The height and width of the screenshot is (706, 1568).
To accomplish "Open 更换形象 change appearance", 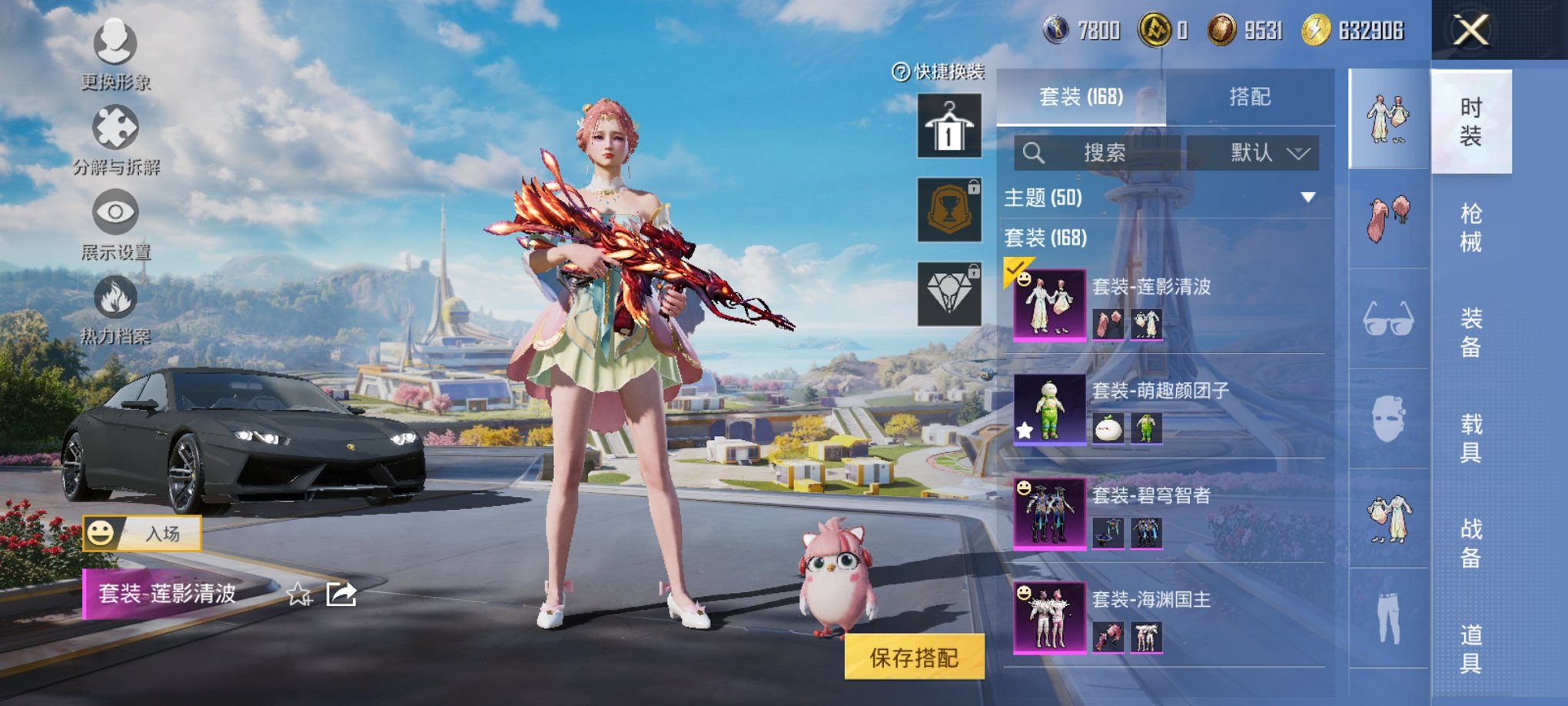I will click(x=115, y=54).
